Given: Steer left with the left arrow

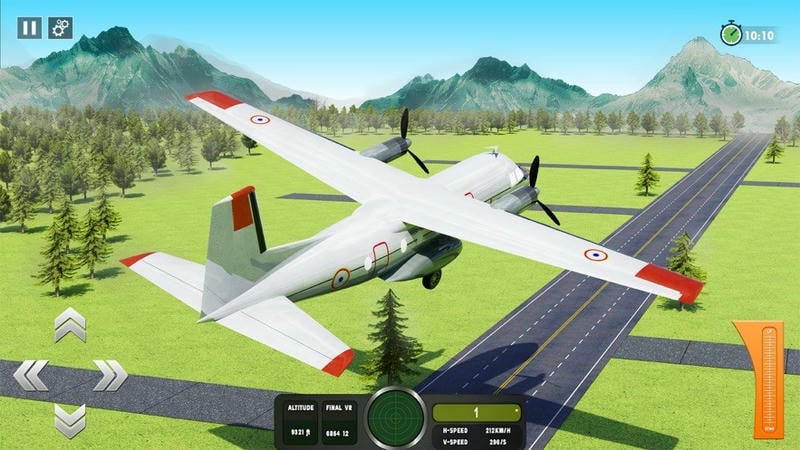Looking at the screenshot, I should point(30,375).
